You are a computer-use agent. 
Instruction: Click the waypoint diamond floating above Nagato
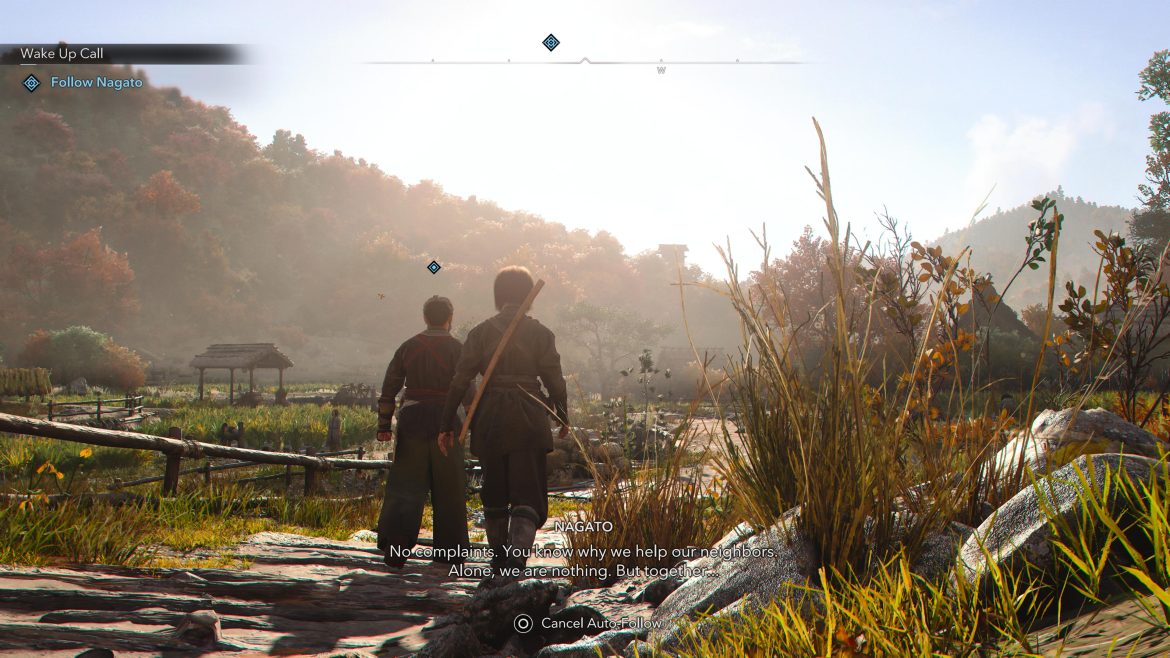(x=434, y=267)
